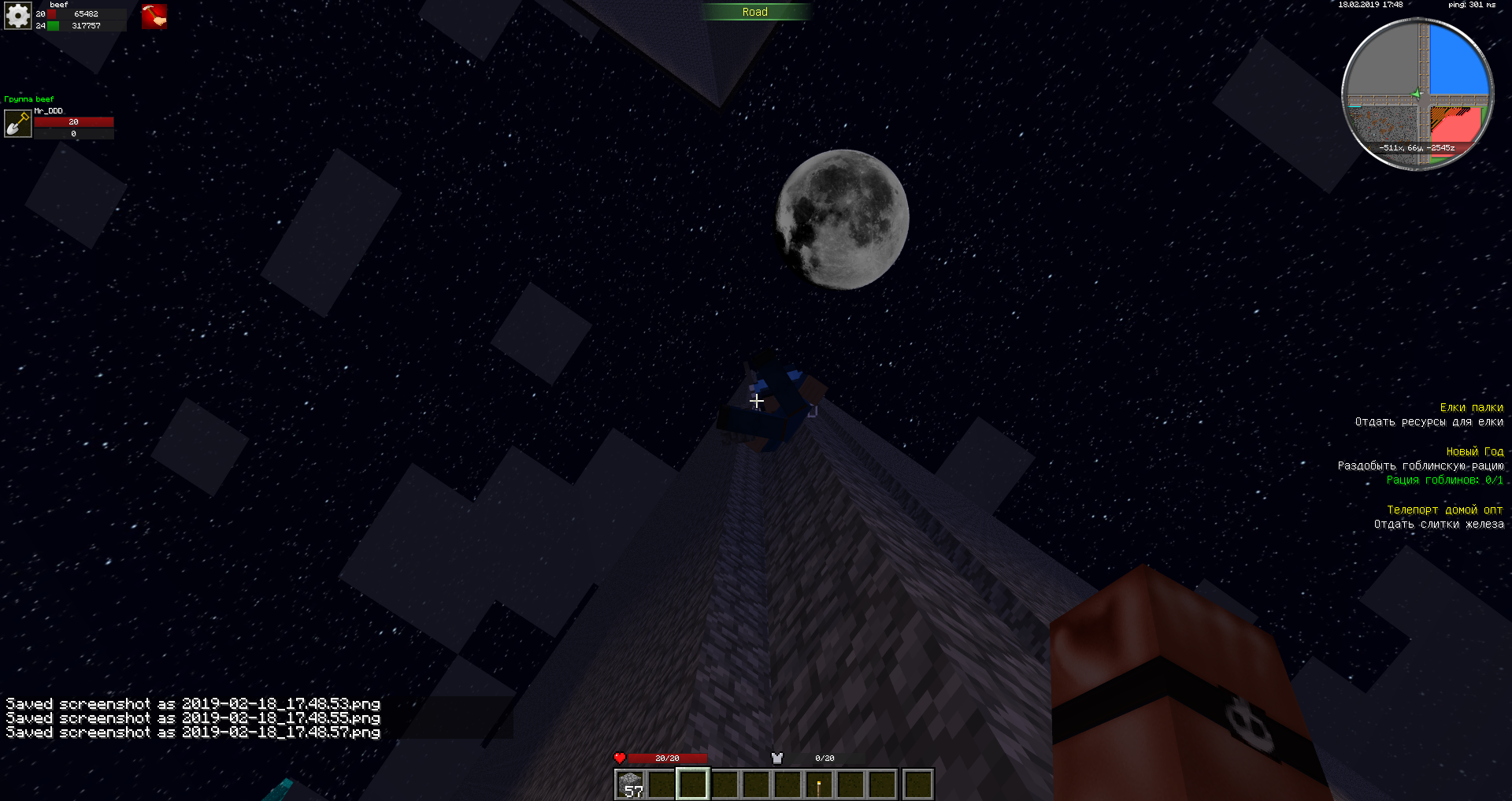Open the gear settings icon
Screen dimensions: 1512x801
point(17,16)
